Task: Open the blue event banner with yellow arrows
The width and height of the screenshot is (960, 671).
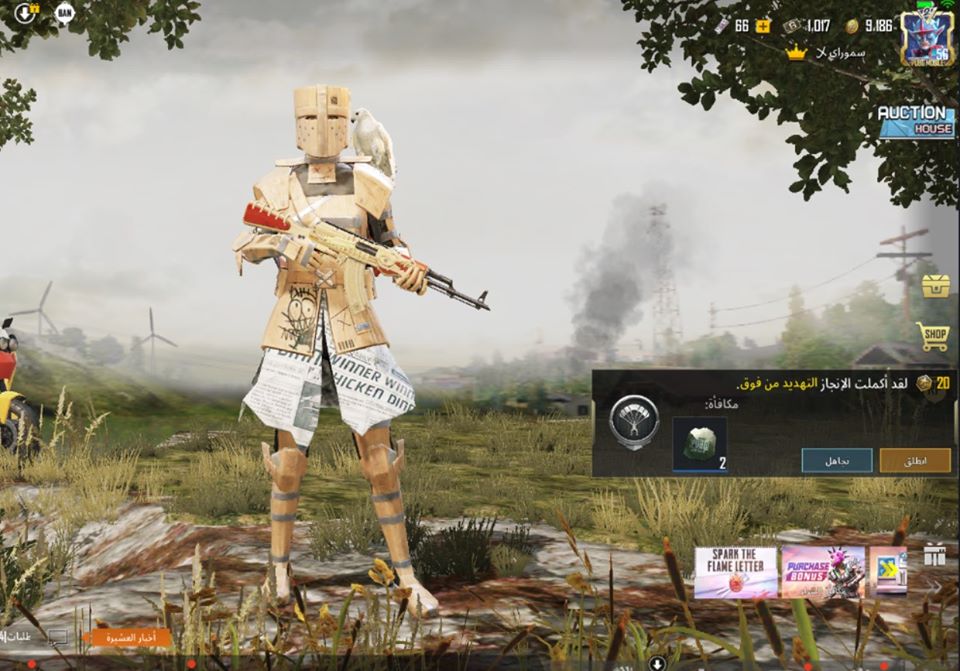Action: coord(887,572)
